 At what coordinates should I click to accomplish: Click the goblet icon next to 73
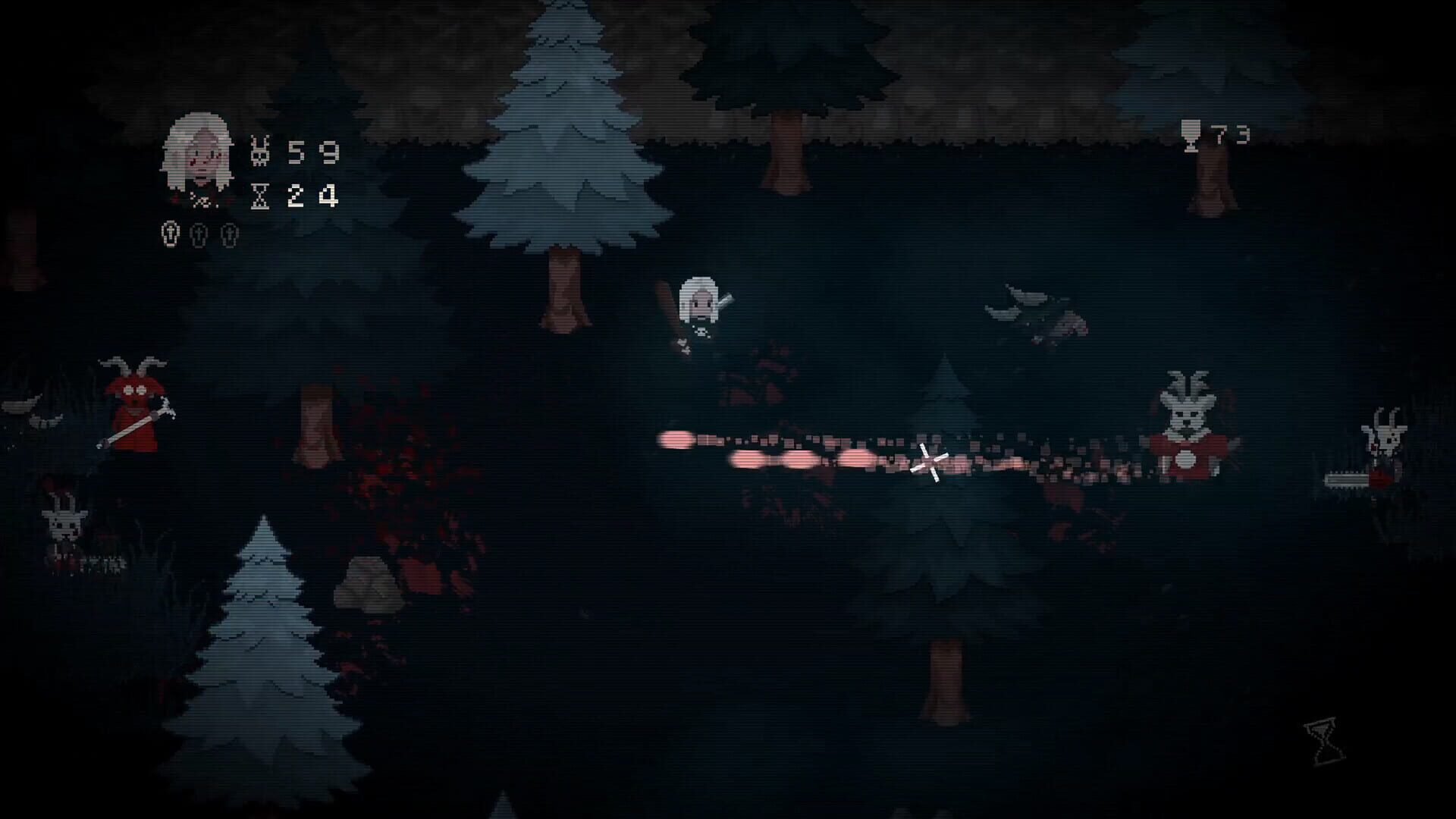1191,136
